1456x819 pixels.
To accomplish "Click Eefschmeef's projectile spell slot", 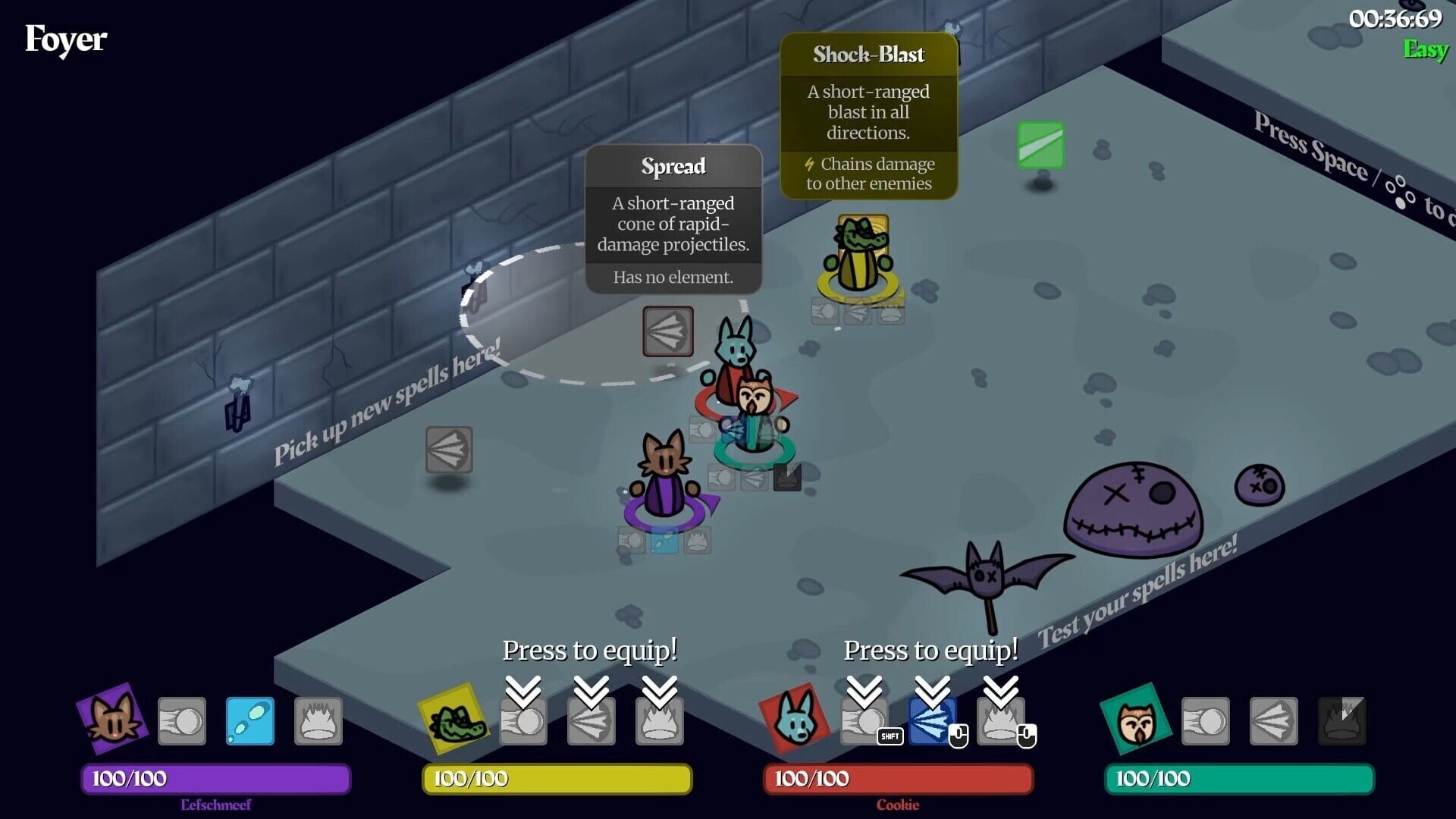I will [x=182, y=720].
